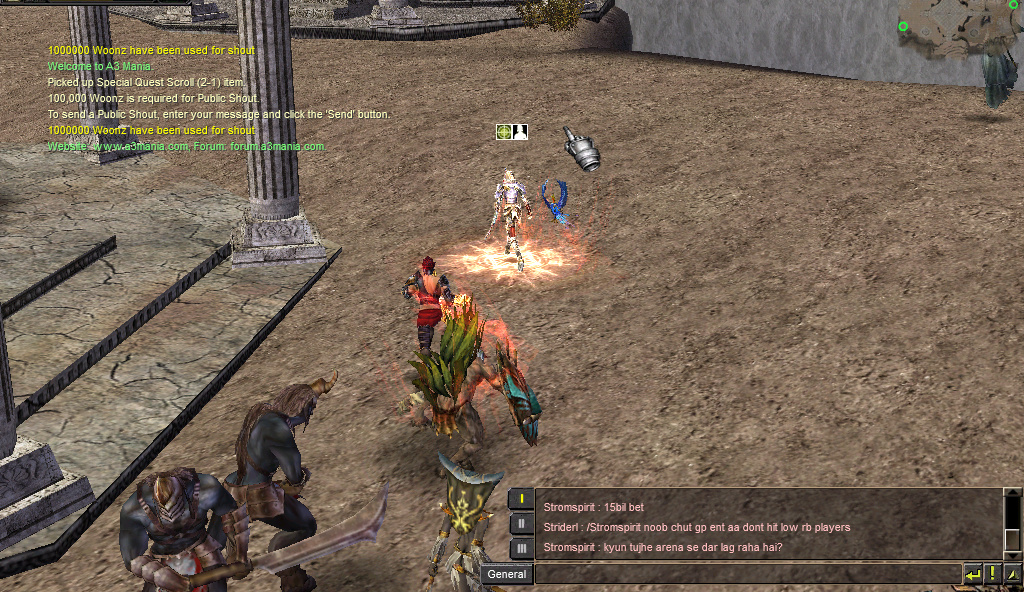Switch to chat tab II
This screenshot has width=1024, height=592.
[521, 523]
